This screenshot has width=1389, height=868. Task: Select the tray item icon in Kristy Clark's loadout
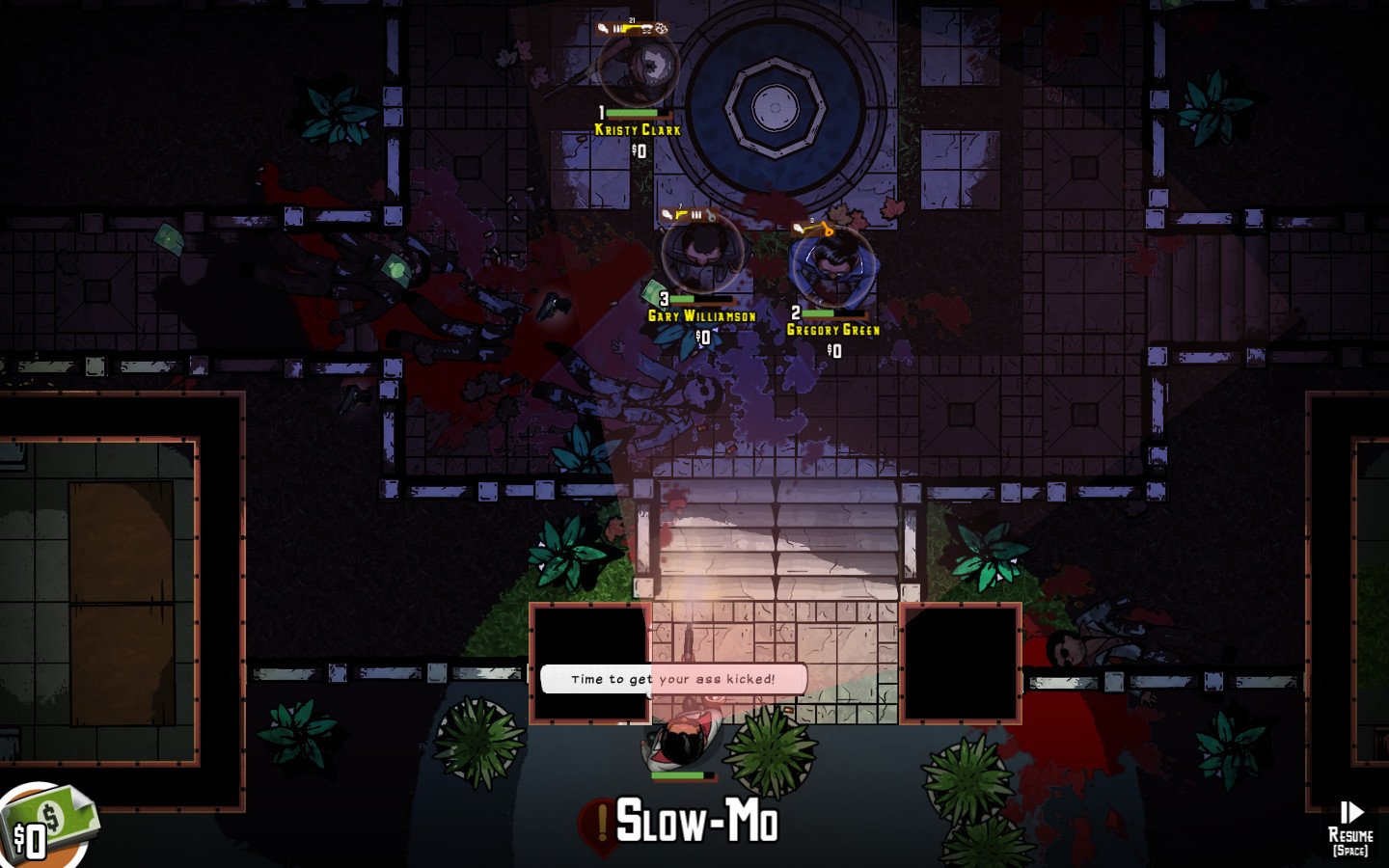(x=646, y=28)
